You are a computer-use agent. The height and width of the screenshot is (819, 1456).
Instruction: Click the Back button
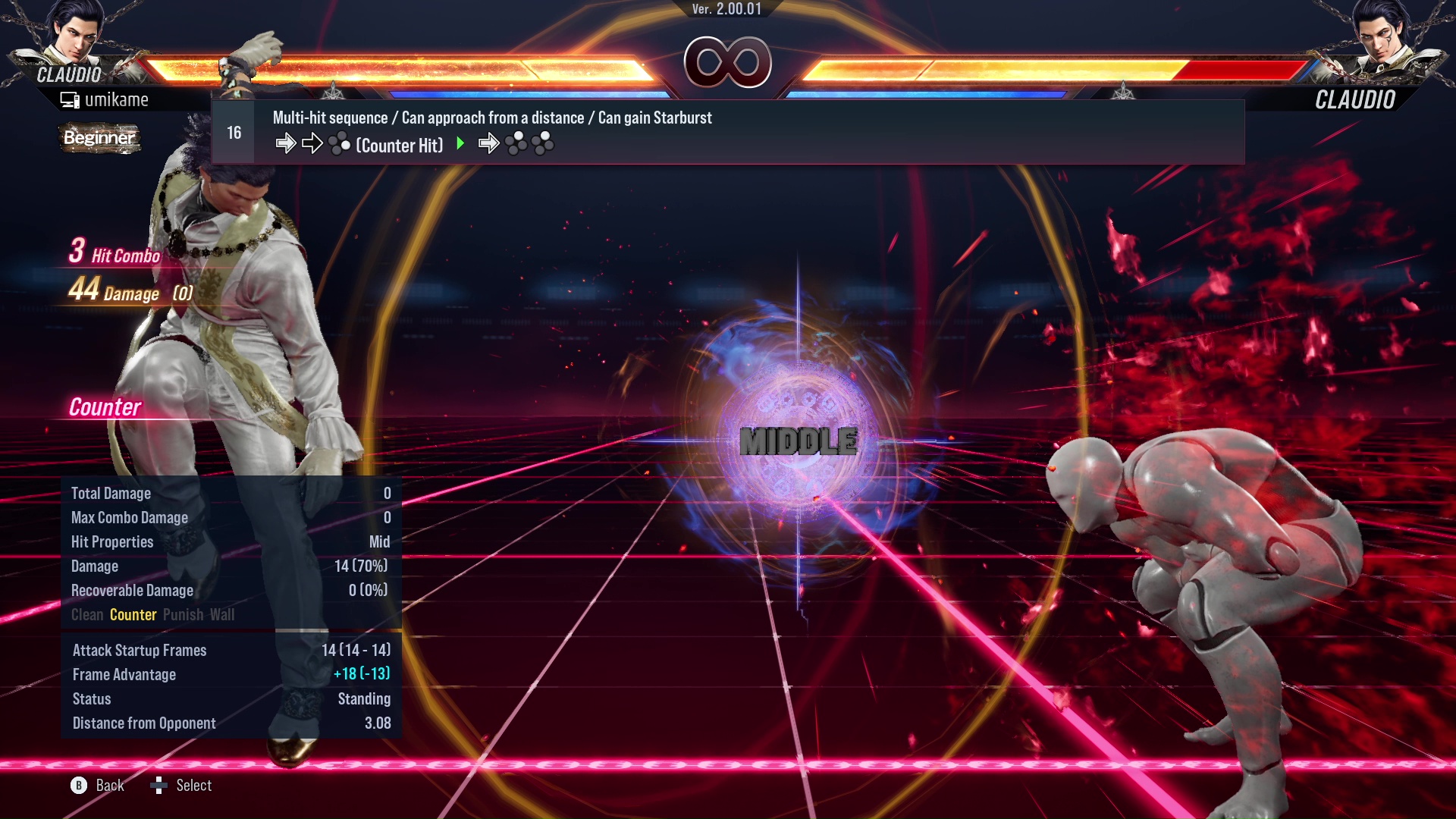108,786
